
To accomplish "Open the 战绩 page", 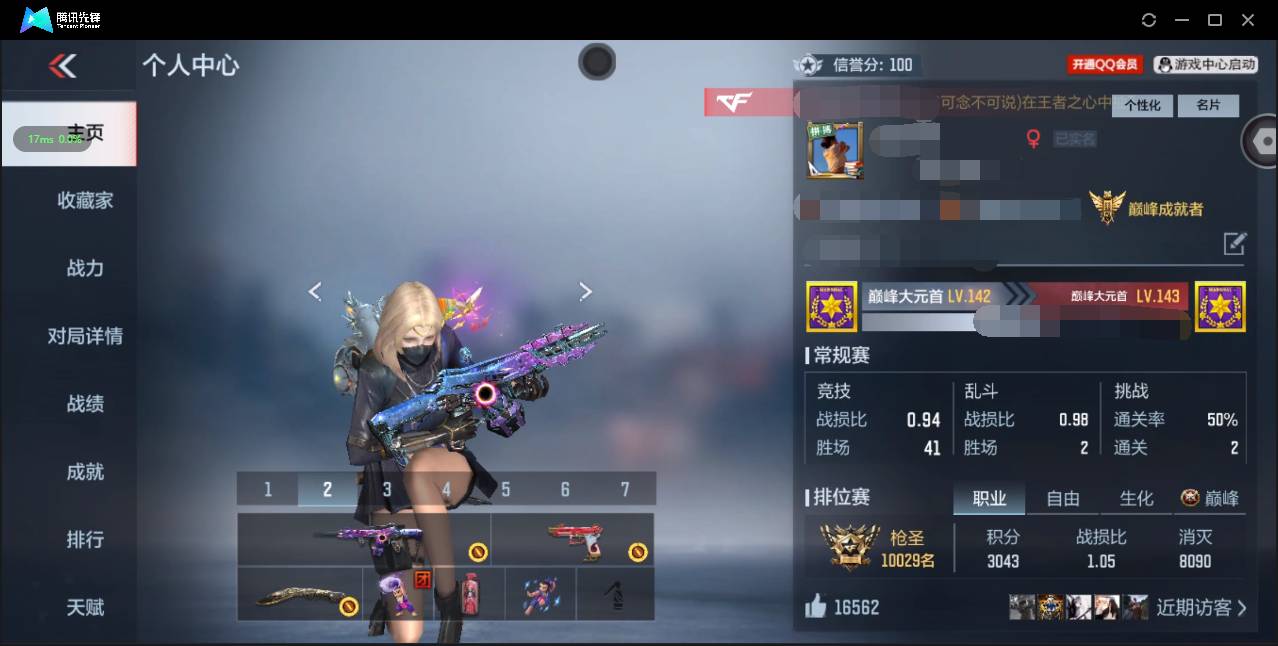I will click(85, 404).
